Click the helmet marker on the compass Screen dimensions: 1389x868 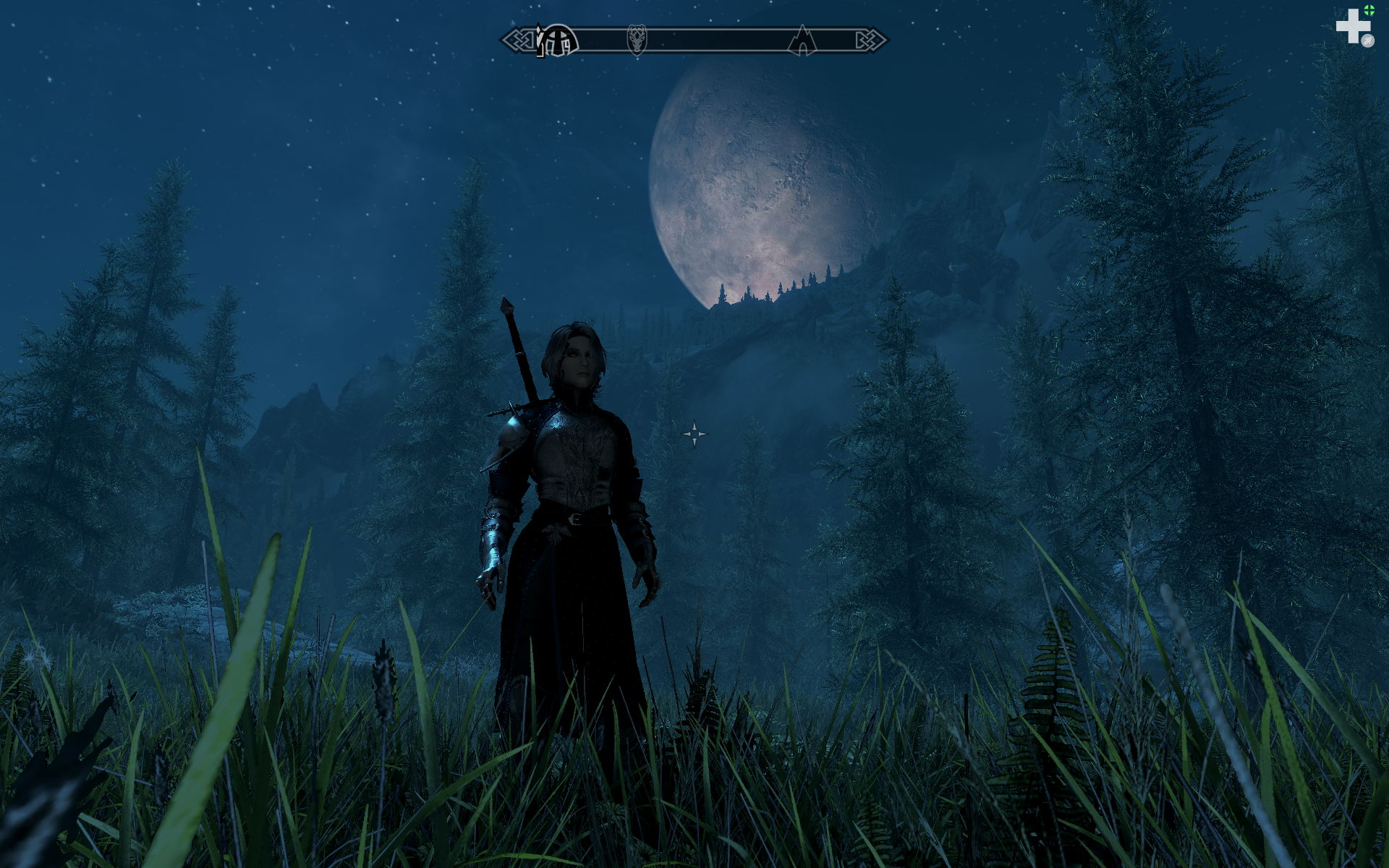[558, 41]
